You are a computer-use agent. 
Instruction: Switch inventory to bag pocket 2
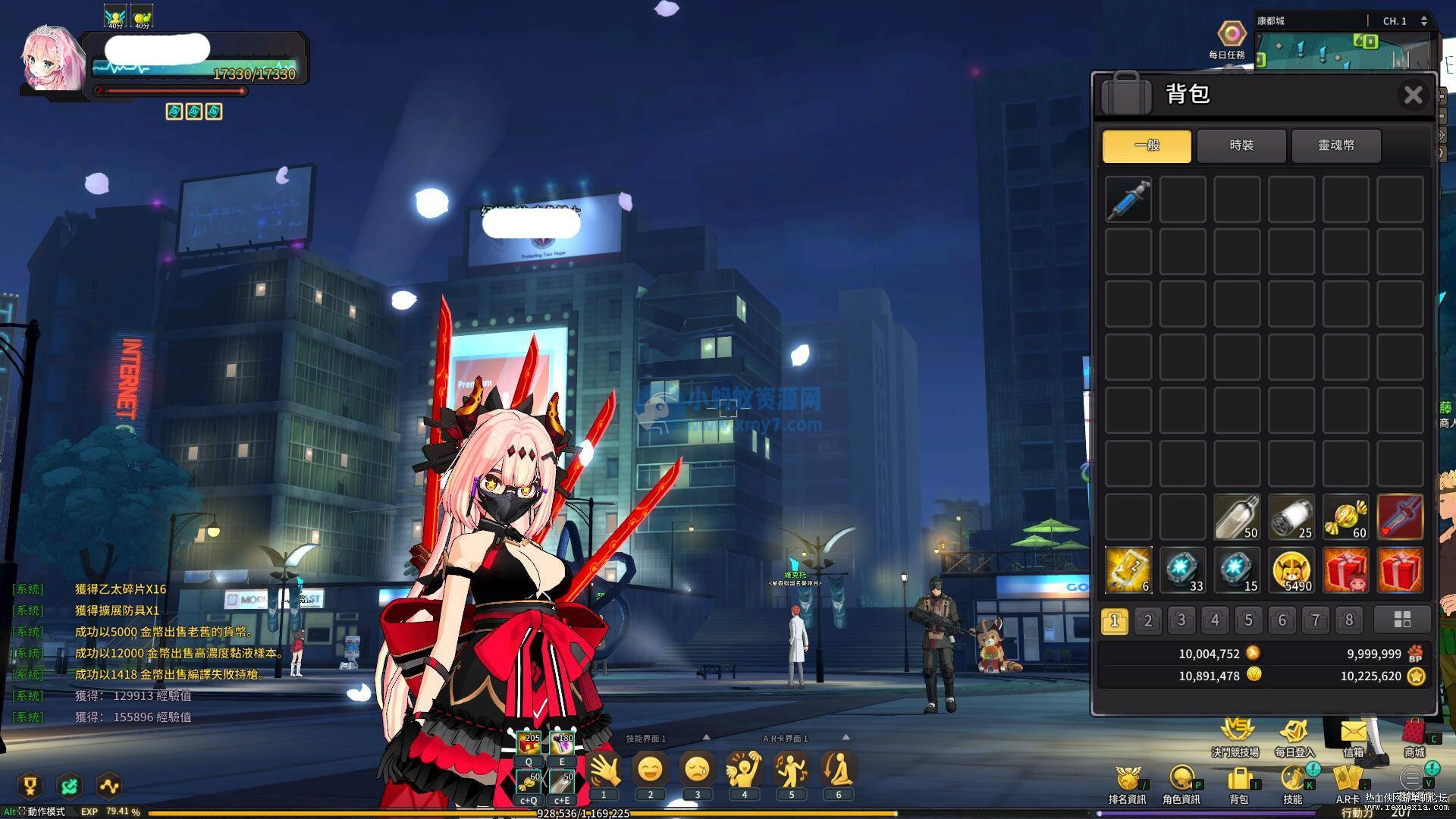tap(1147, 620)
